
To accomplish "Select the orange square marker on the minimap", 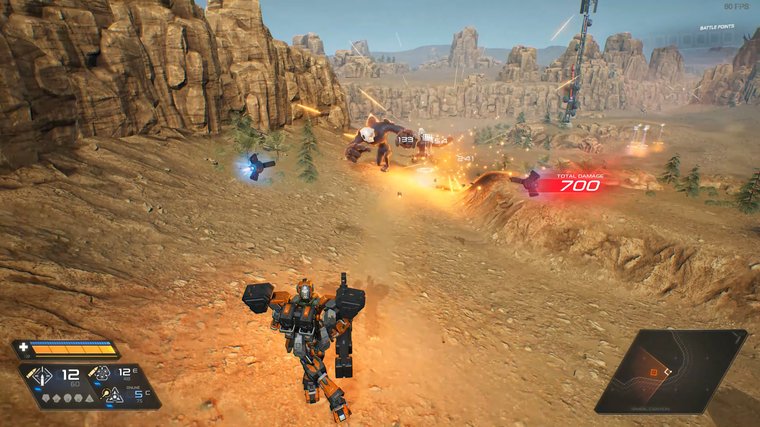I will pos(654,373).
